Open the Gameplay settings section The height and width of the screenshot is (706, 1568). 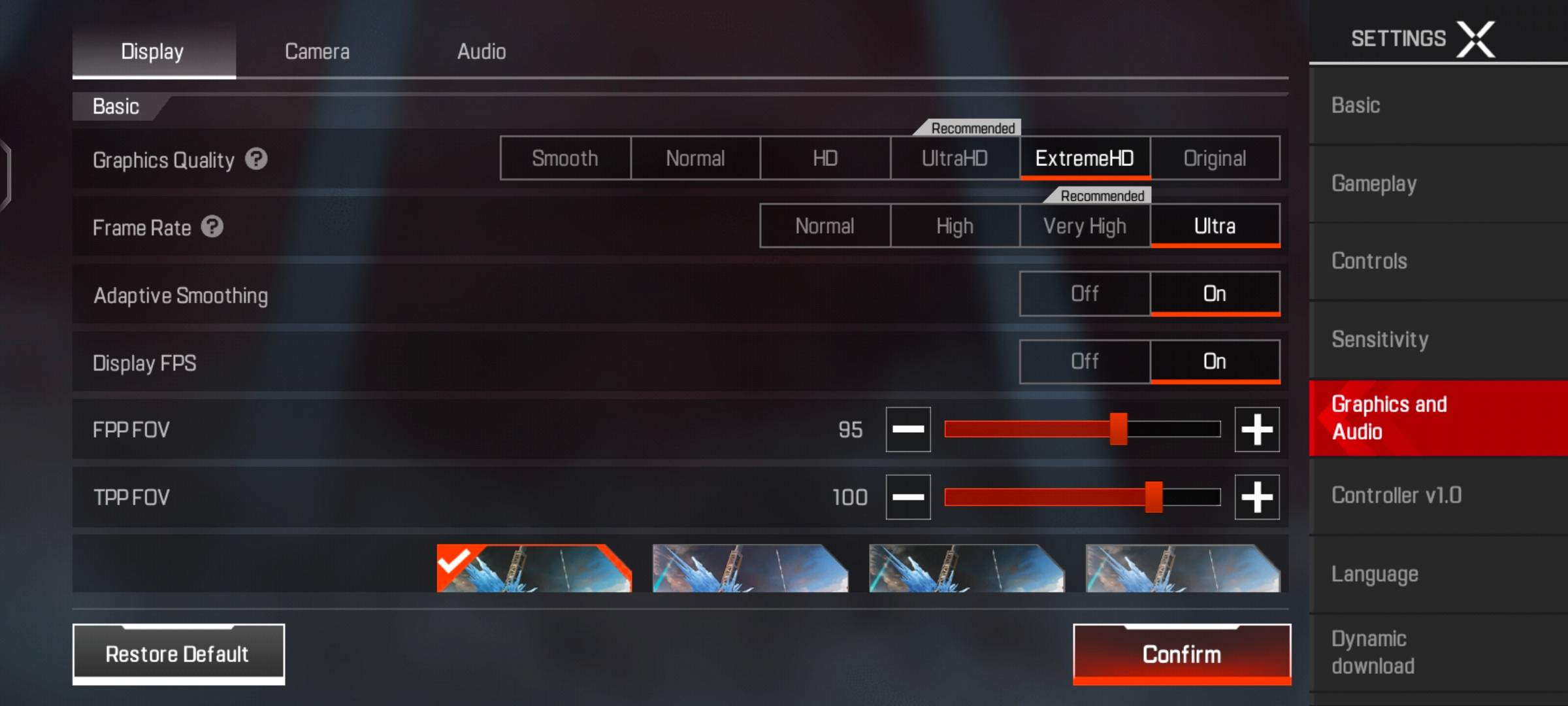tap(1374, 184)
